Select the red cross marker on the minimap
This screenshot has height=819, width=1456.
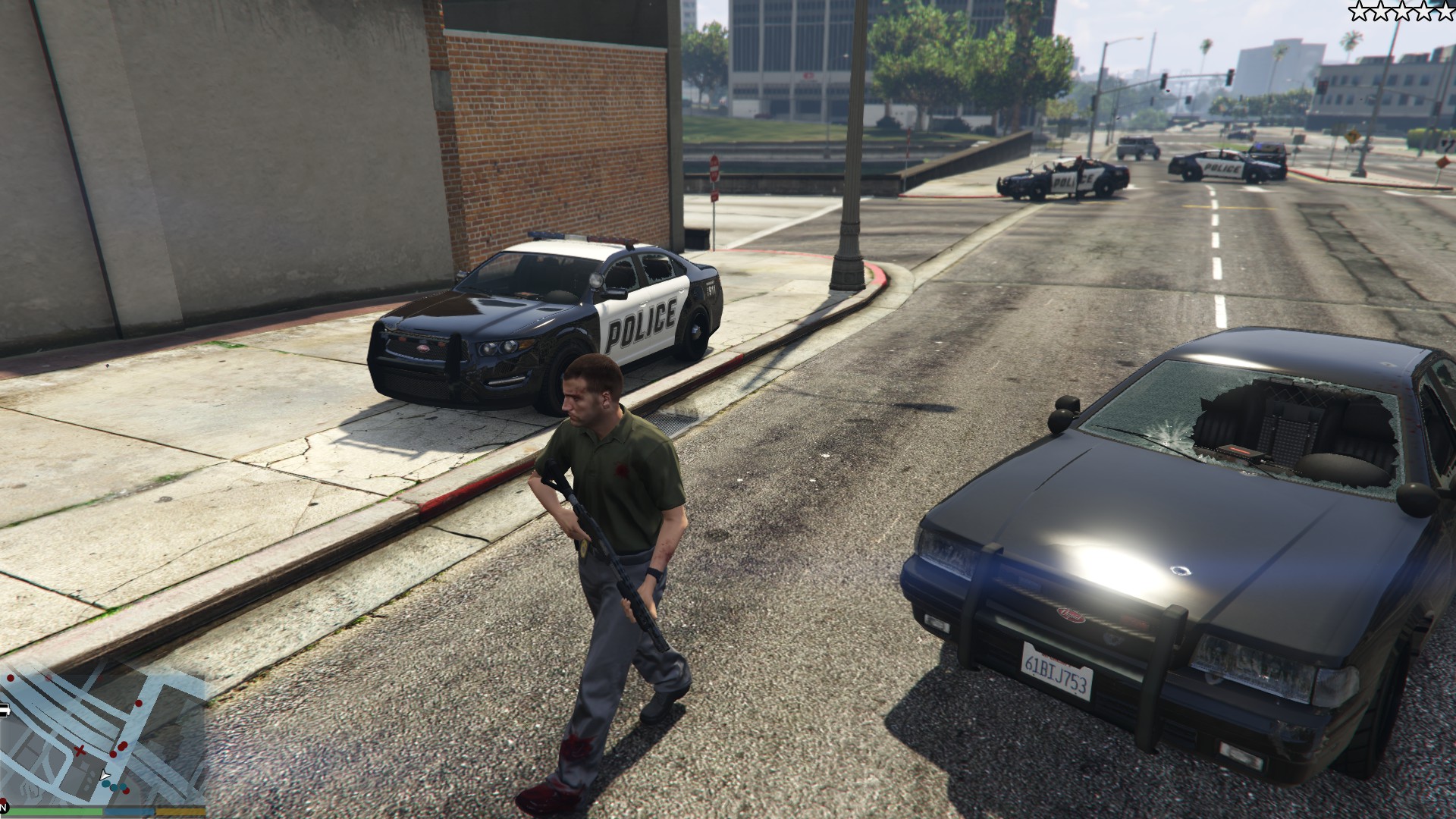pyautogui.click(x=80, y=751)
